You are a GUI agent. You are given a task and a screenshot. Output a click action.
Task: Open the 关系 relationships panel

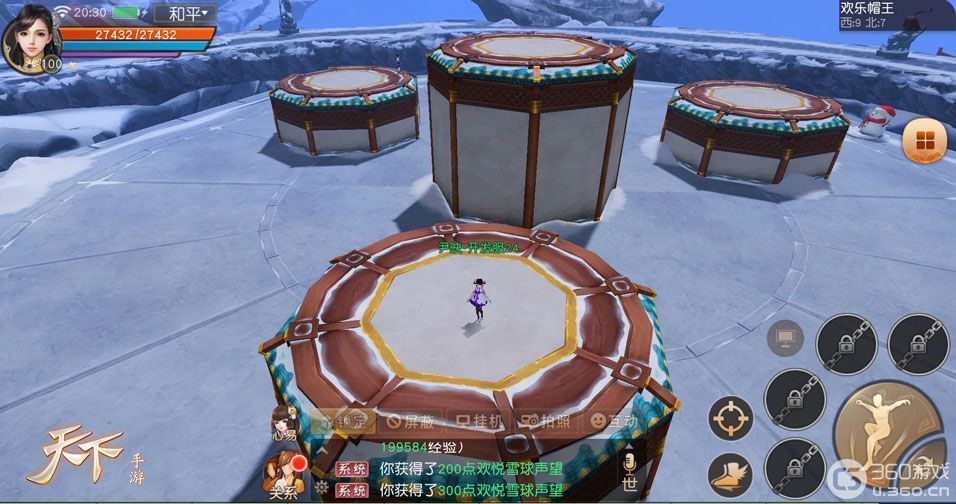click(x=283, y=473)
